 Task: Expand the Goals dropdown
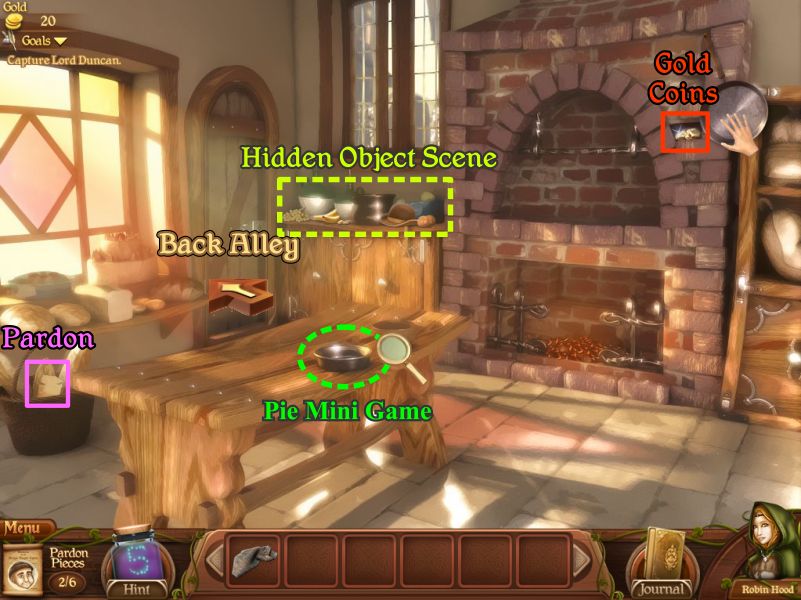[44, 41]
